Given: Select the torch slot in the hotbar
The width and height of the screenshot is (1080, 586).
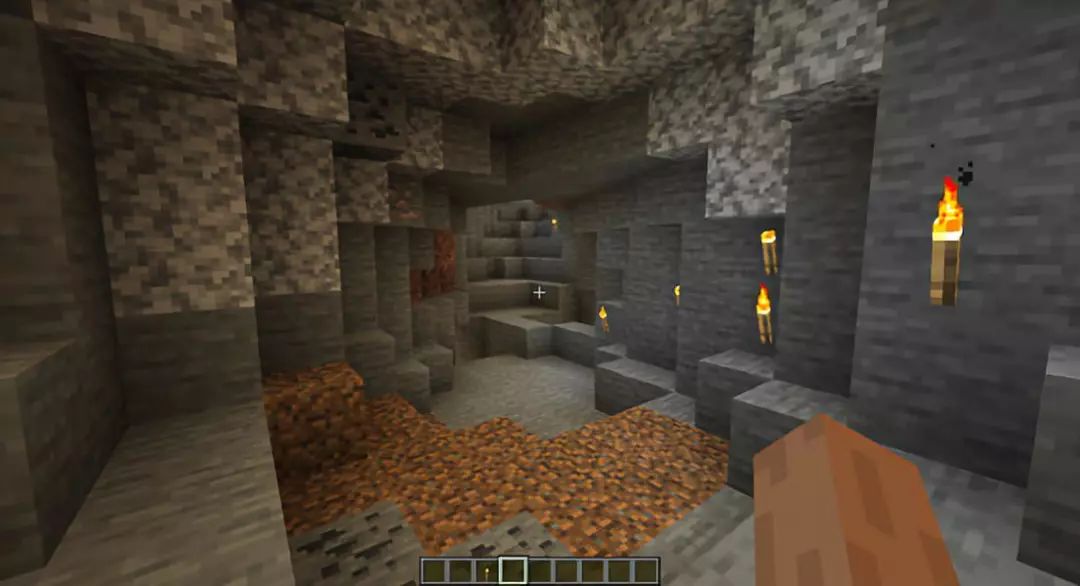Looking at the screenshot, I should 487,571.
